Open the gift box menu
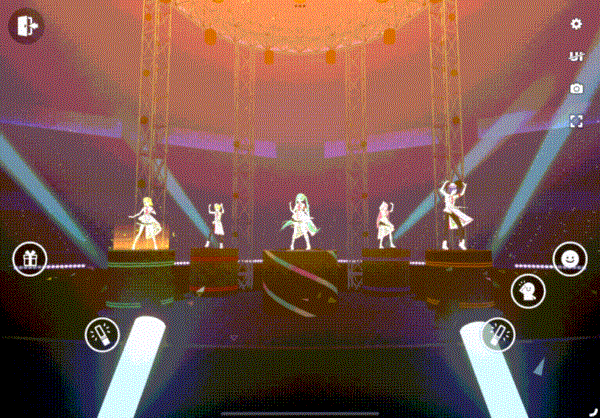The width and height of the screenshot is (600, 418). [x=30, y=259]
